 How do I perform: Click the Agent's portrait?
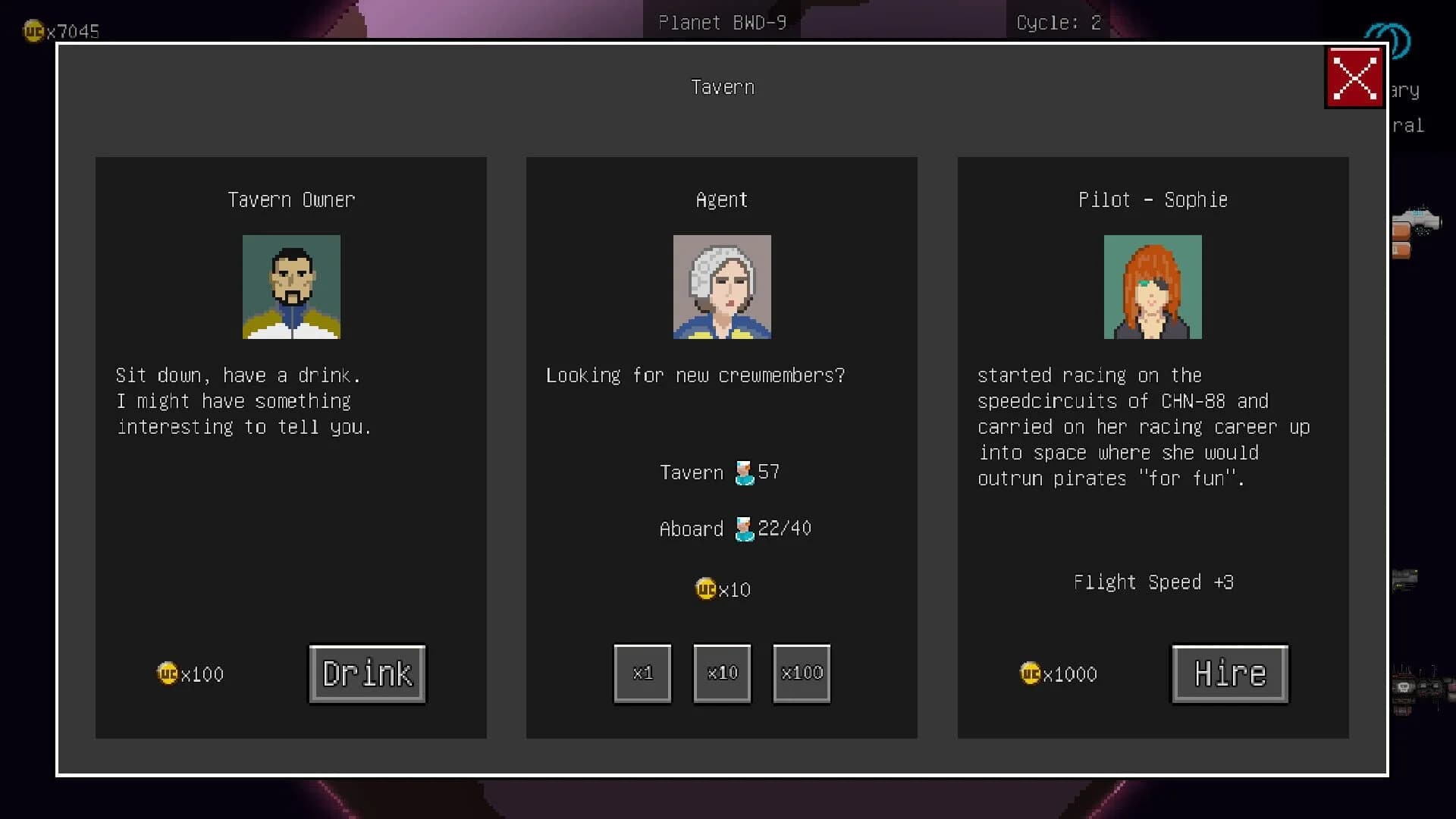(722, 287)
